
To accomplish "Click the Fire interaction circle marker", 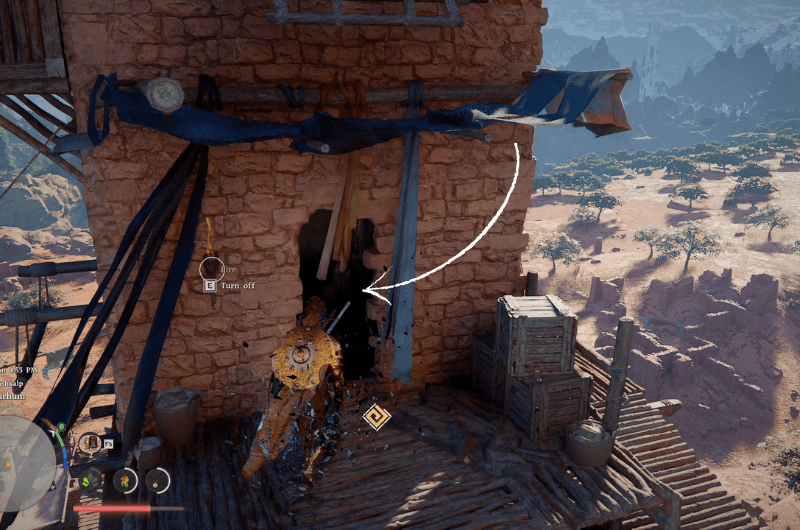I will click(211, 268).
